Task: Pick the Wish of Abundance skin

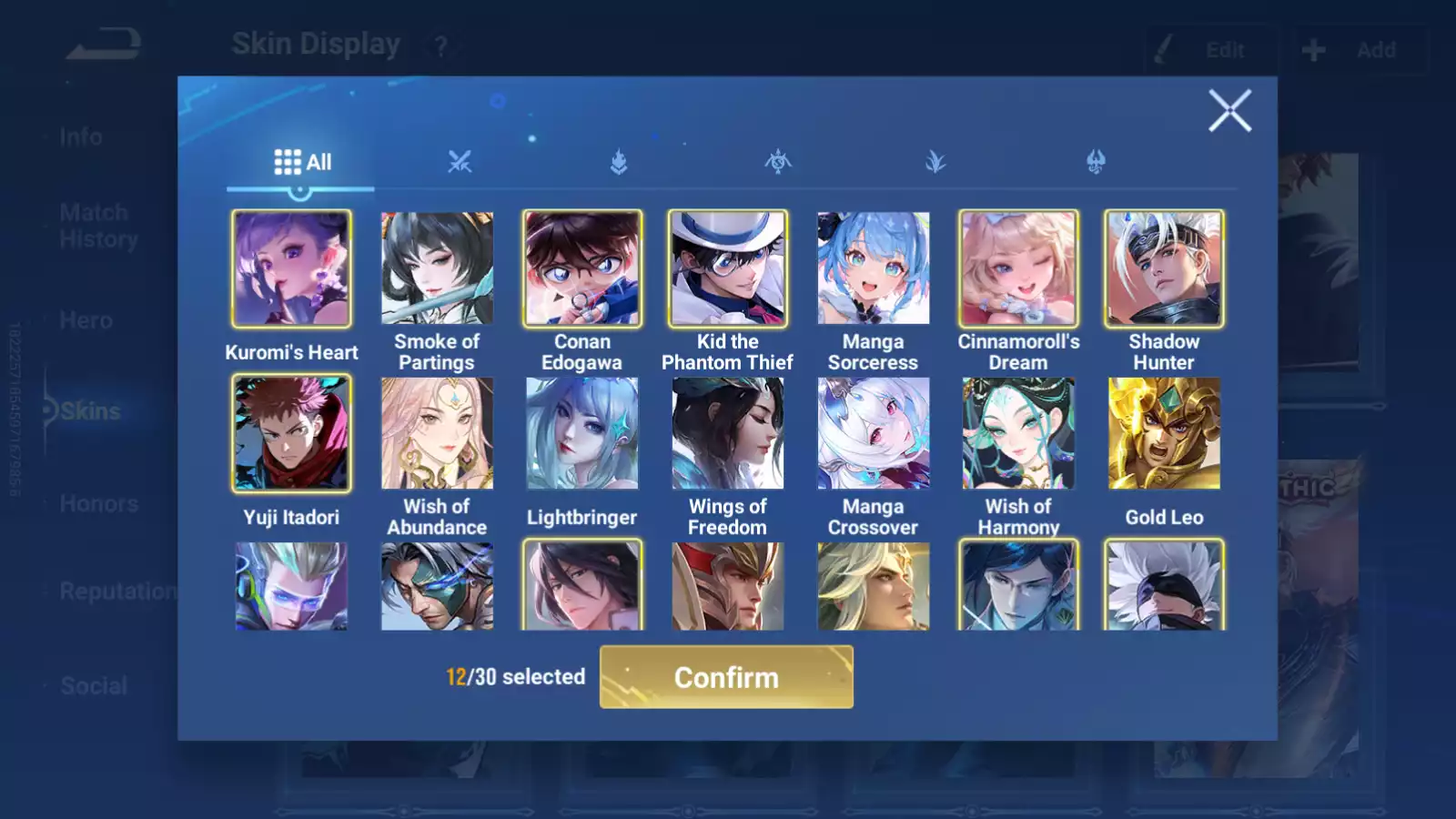Action: (437, 434)
